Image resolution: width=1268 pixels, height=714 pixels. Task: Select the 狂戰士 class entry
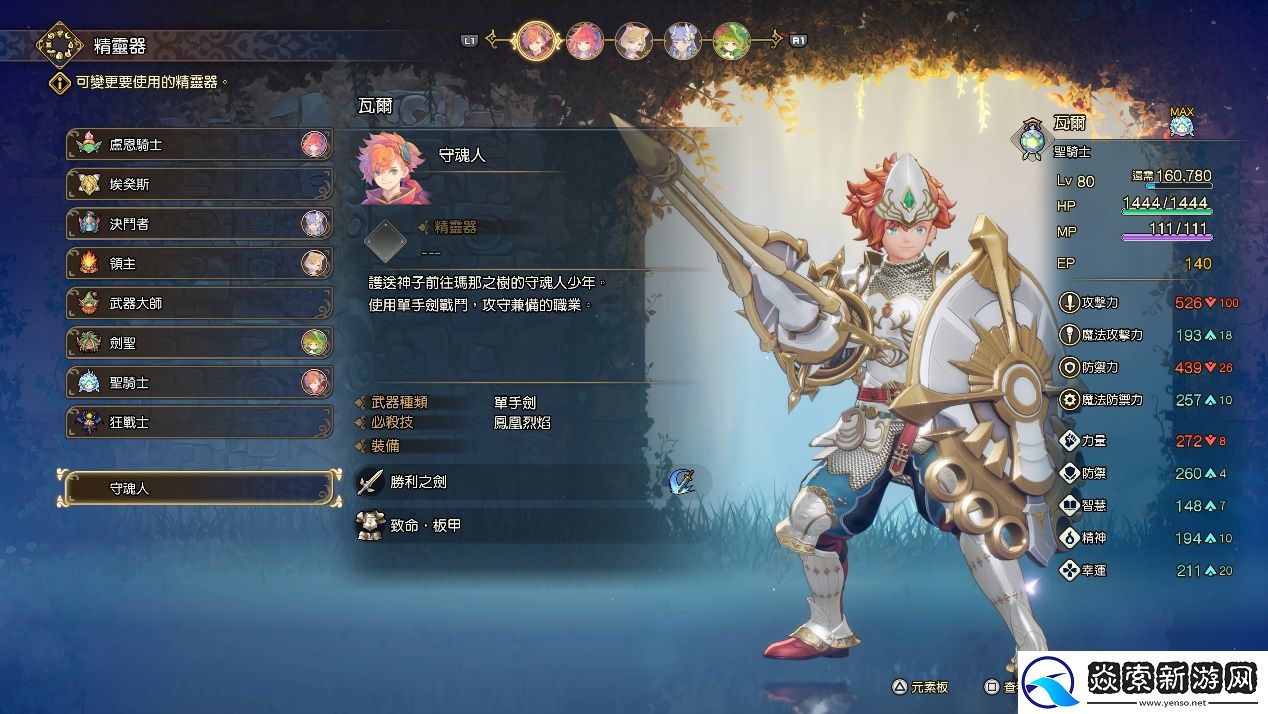point(198,422)
